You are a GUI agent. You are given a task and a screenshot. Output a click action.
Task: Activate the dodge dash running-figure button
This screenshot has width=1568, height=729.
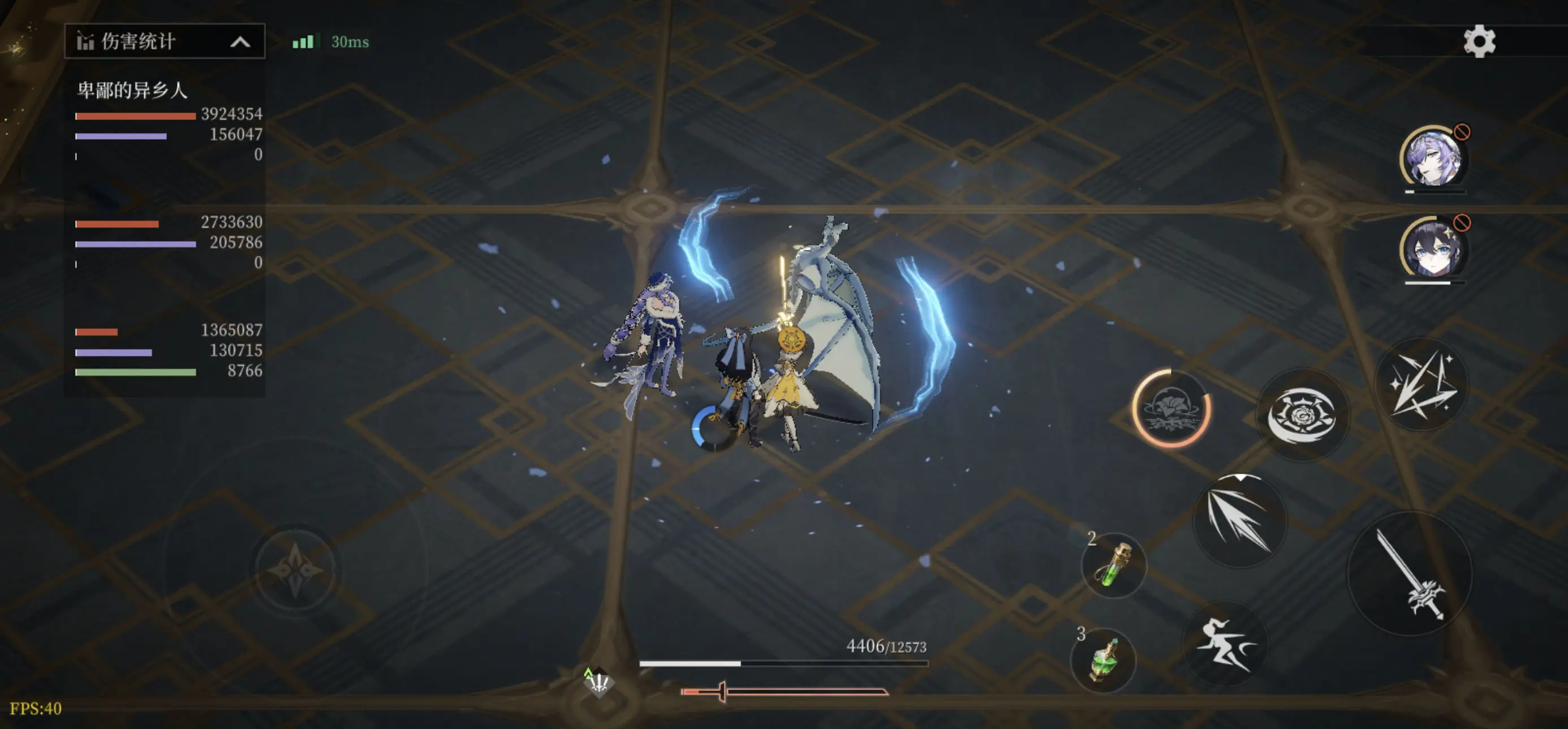tap(1224, 644)
